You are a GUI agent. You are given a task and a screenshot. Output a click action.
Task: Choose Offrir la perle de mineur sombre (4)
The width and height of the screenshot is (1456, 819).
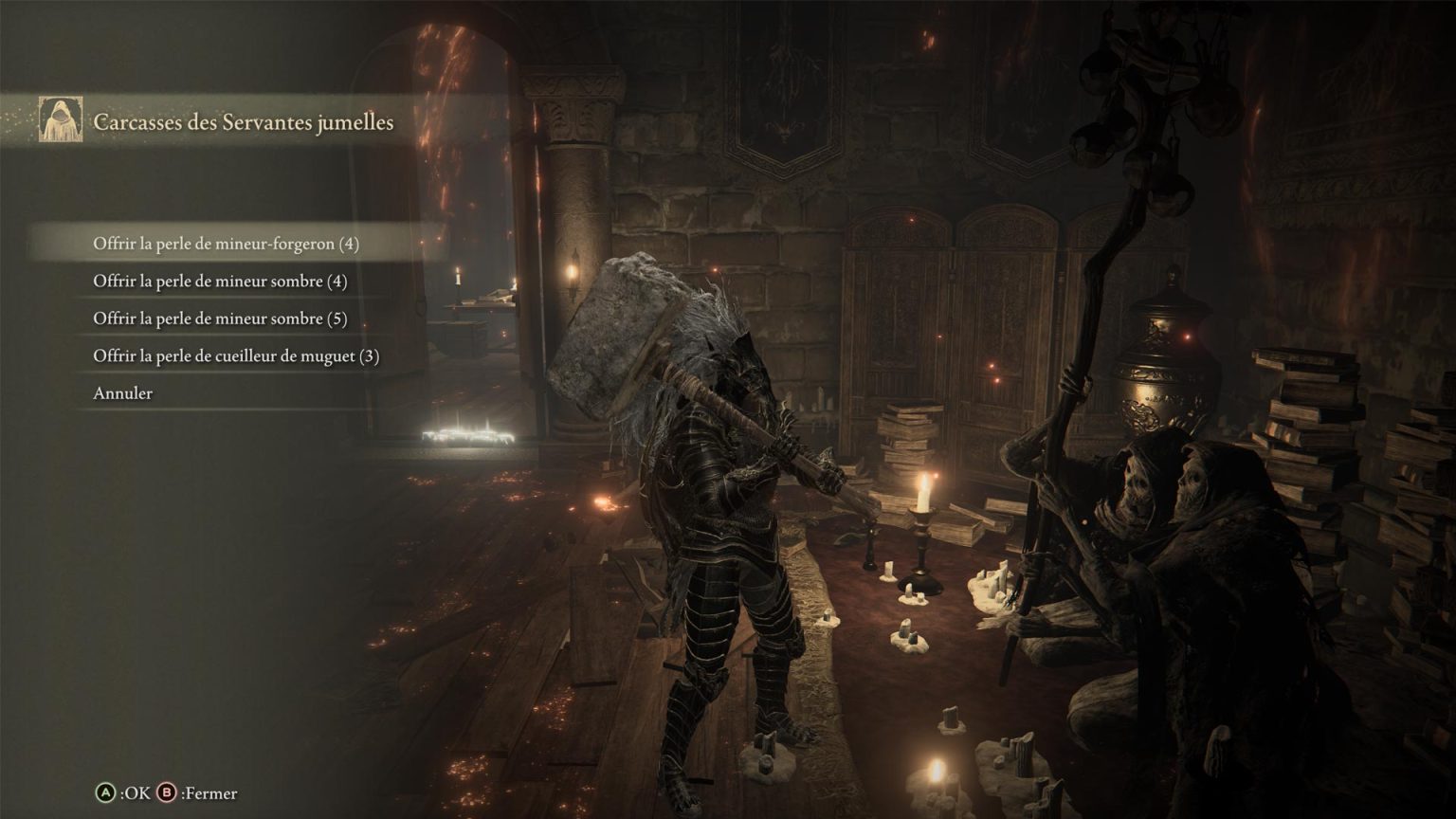click(x=220, y=282)
